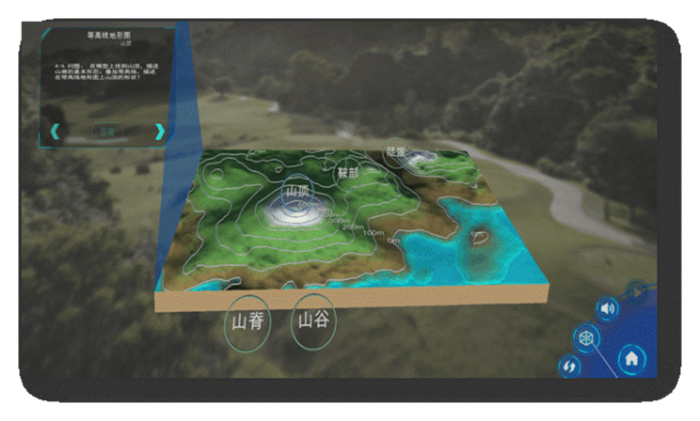This screenshot has height=421, width=700.
Task: Advance to the next question with right arrow
Action: [x=159, y=131]
